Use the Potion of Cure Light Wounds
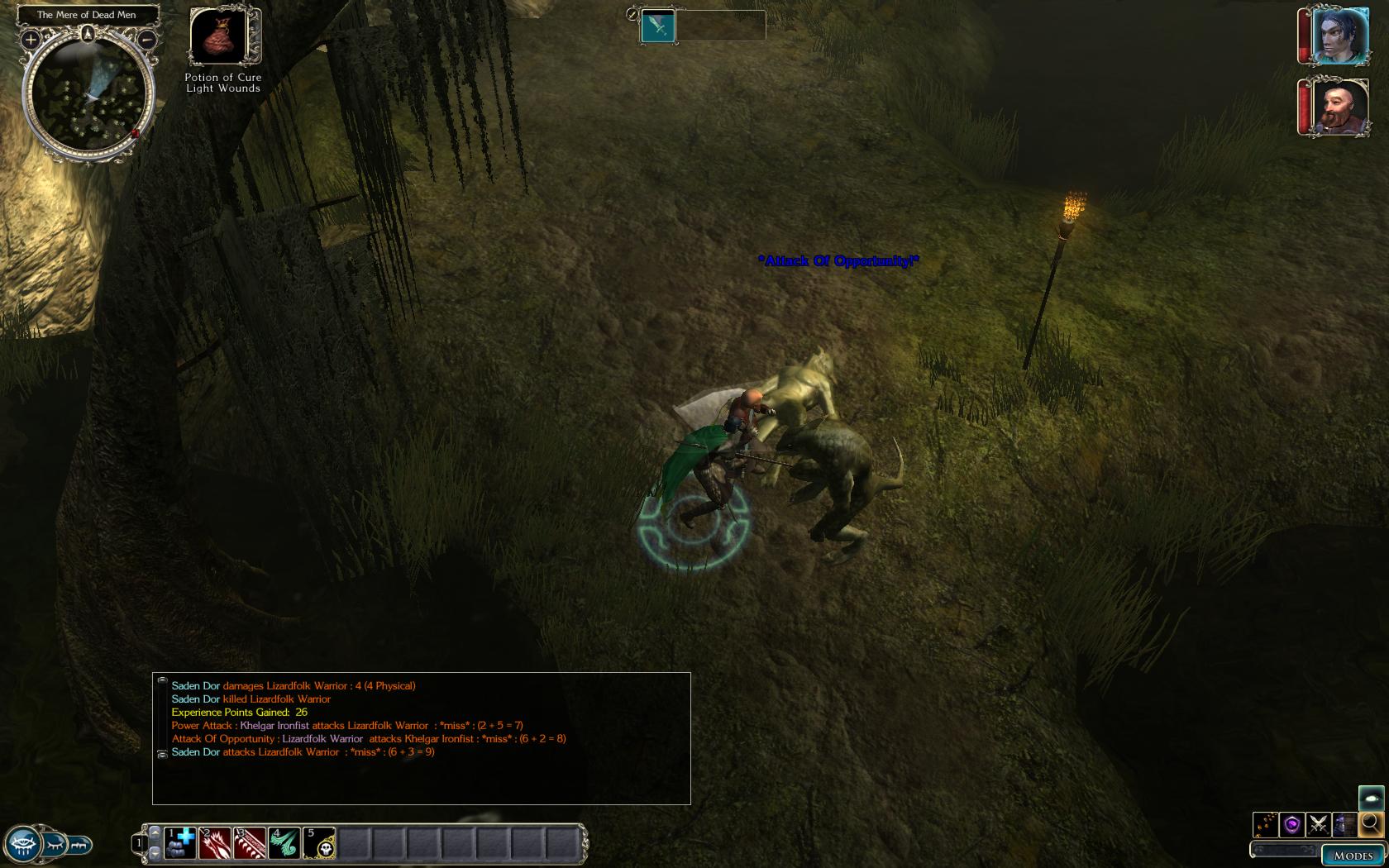Viewport: 1389px width, 868px height. point(222,36)
